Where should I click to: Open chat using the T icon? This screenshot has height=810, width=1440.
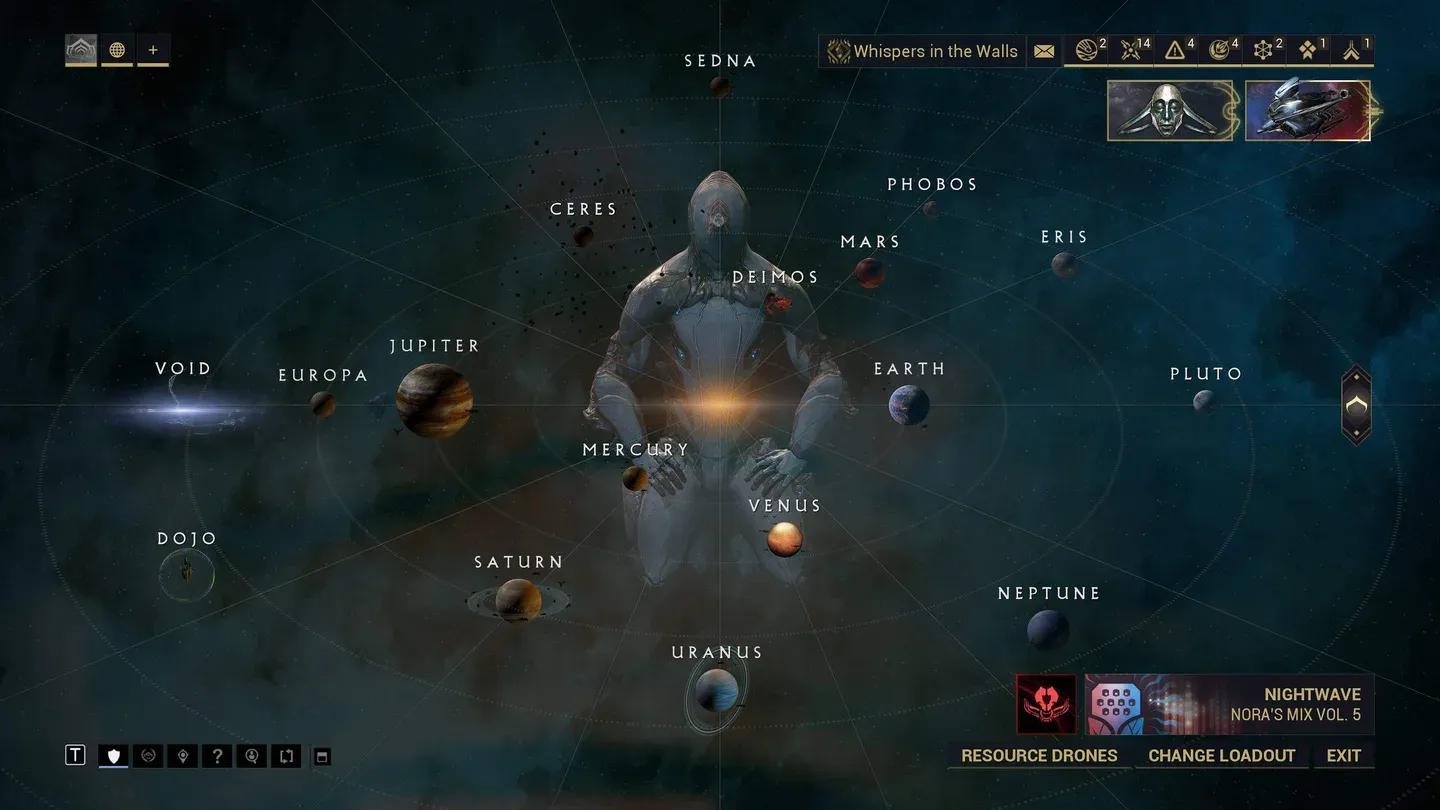click(75, 755)
